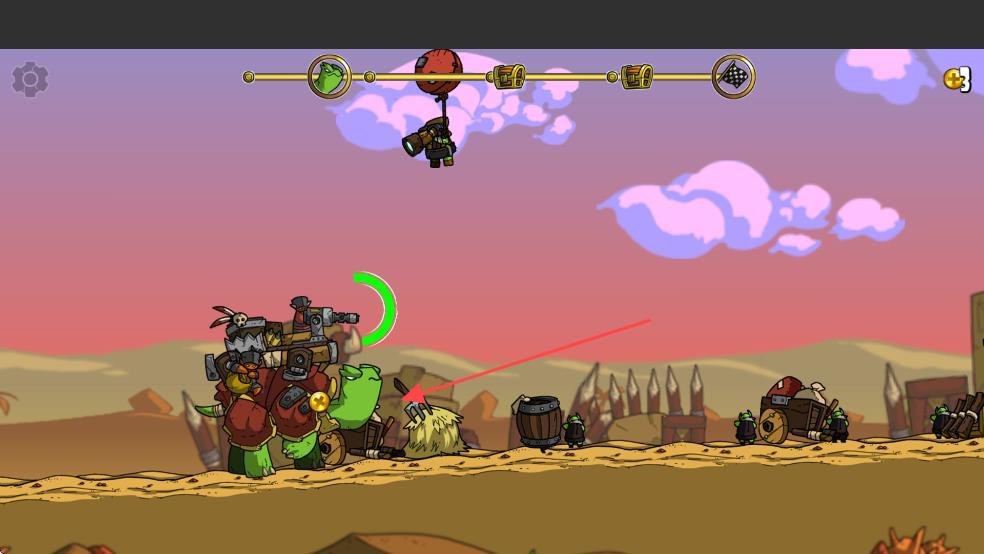This screenshot has width=984, height=554.
Task: Open the settings gear menu
Action: pos(30,79)
